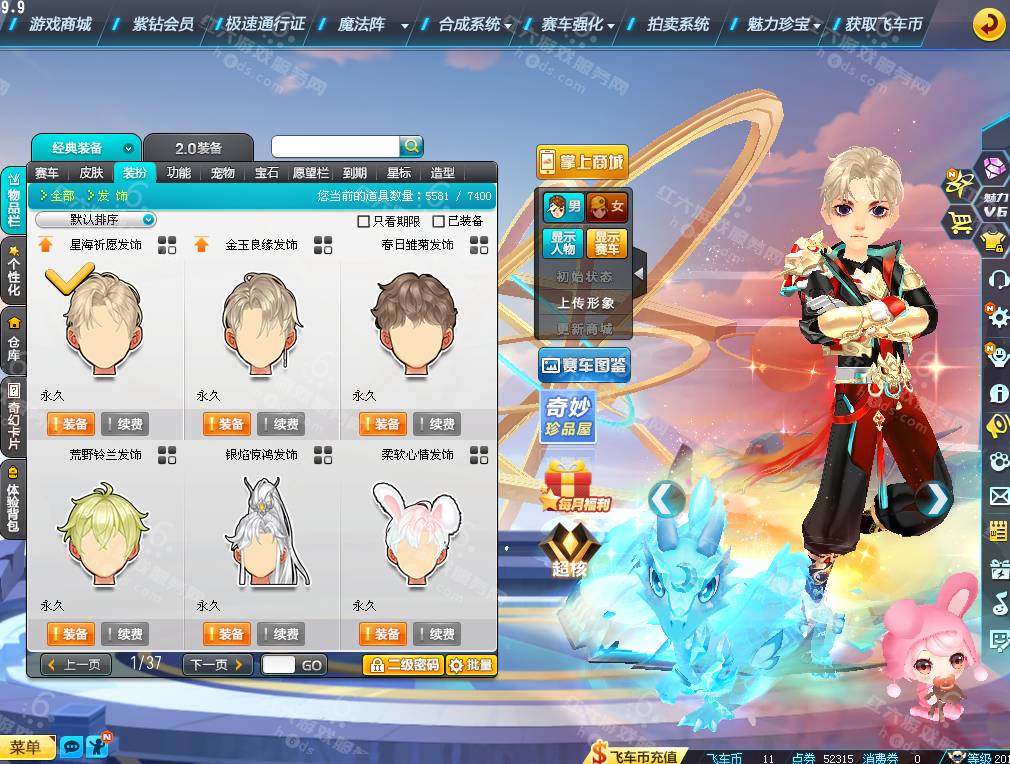Open the 默认排序 sort dropdown

pos(96,220)
